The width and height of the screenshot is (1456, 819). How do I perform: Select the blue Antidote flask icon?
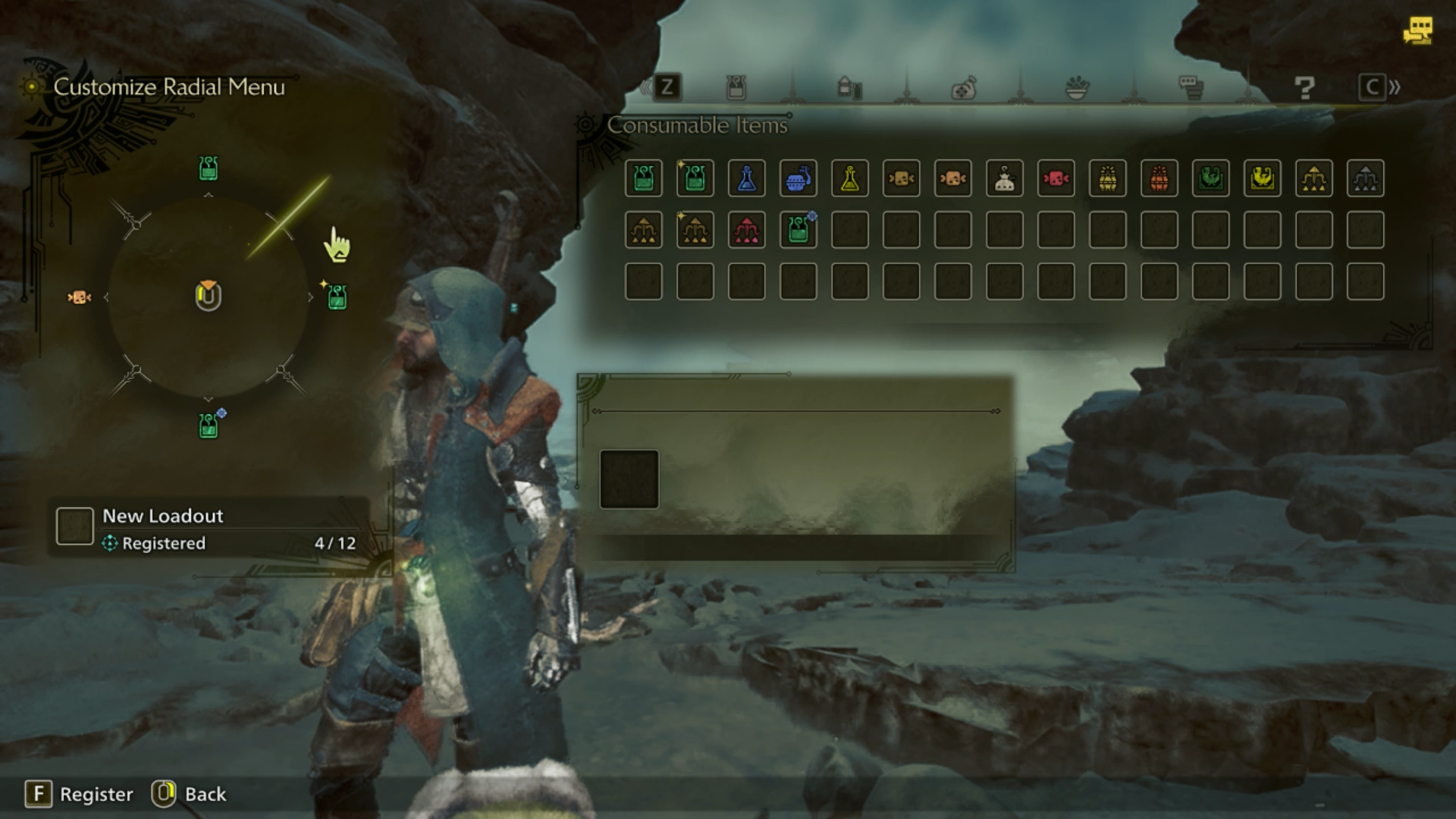point(745,178)
